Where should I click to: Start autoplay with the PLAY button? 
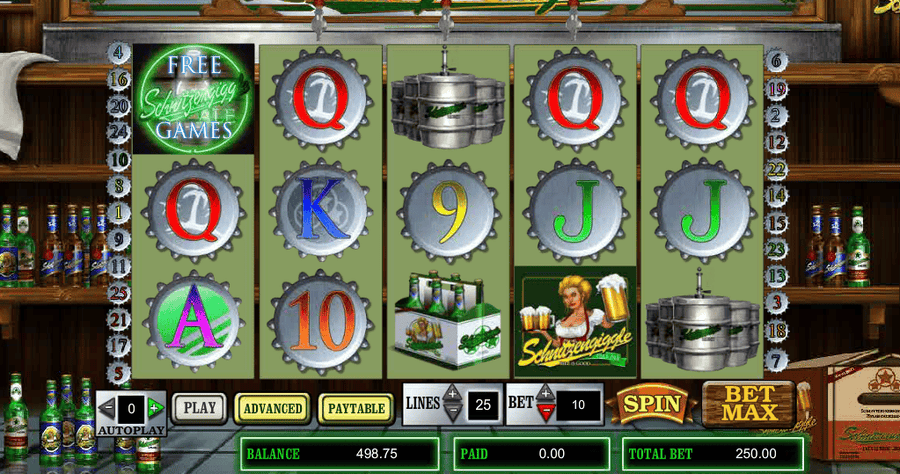coord(201,408)
